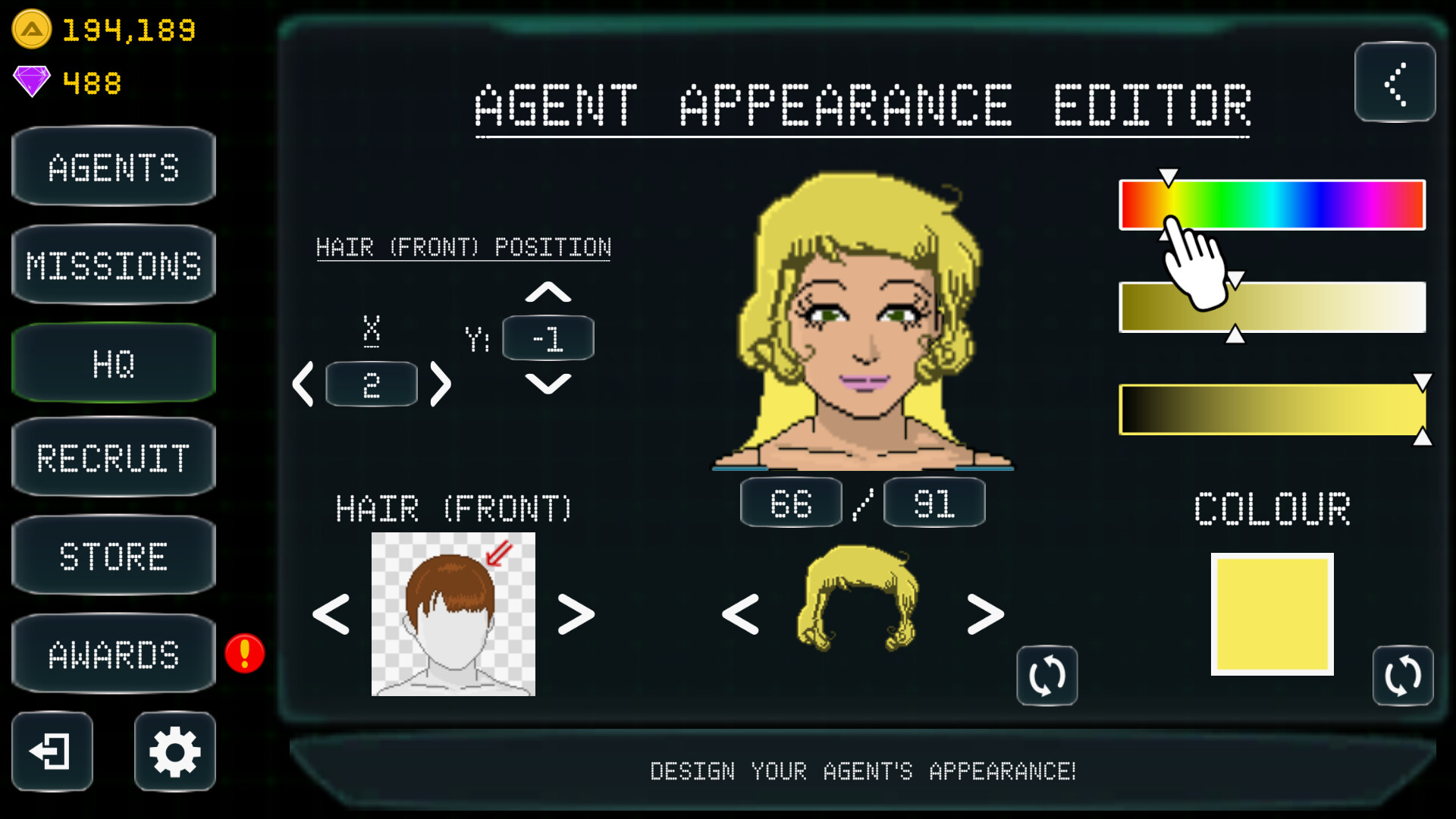This screenshot has width=1456, height=819.
Task: Open the in-game STORE
Action: (112, 556)
